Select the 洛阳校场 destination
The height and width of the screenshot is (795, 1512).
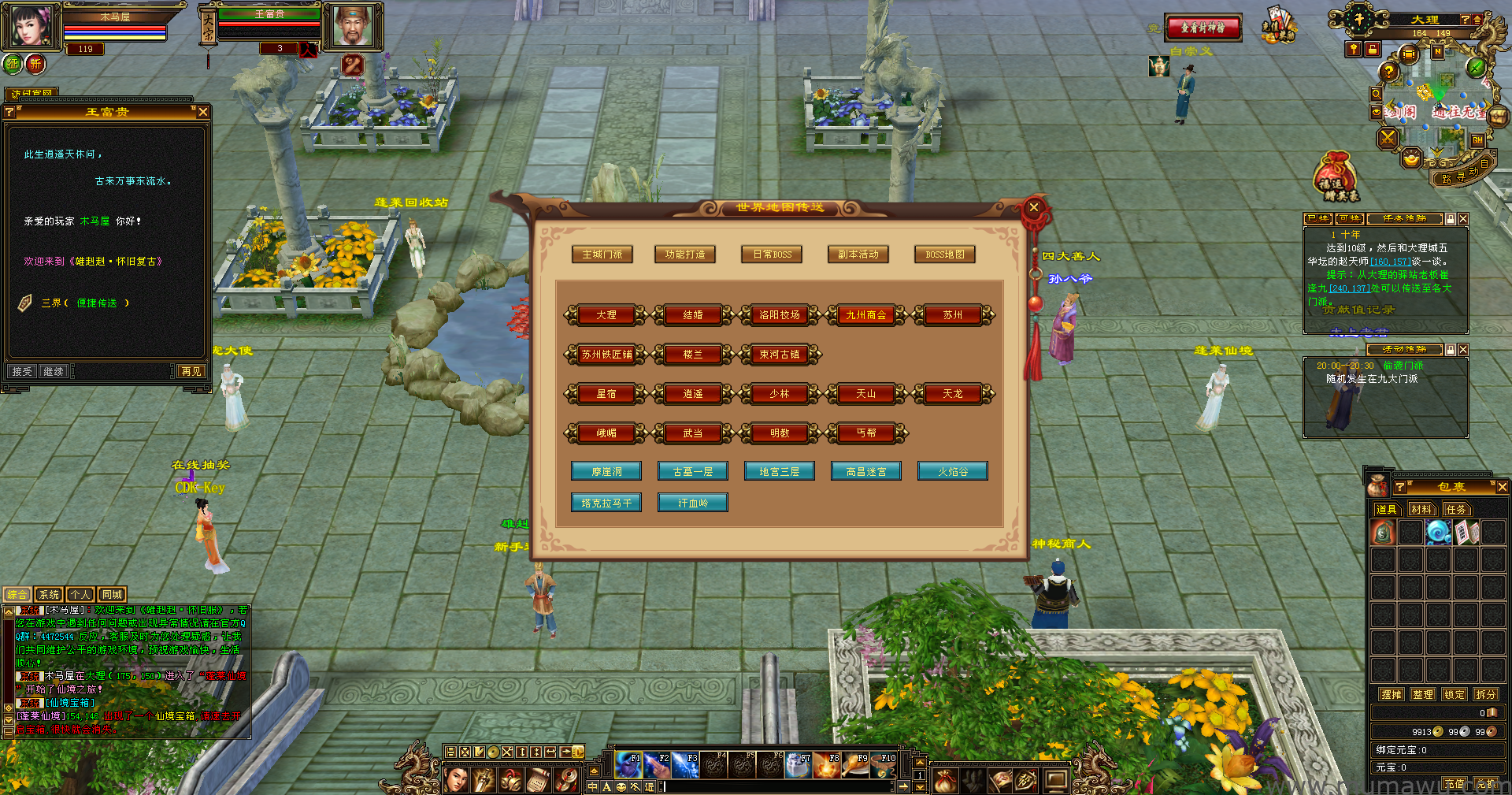pos(779,315)
